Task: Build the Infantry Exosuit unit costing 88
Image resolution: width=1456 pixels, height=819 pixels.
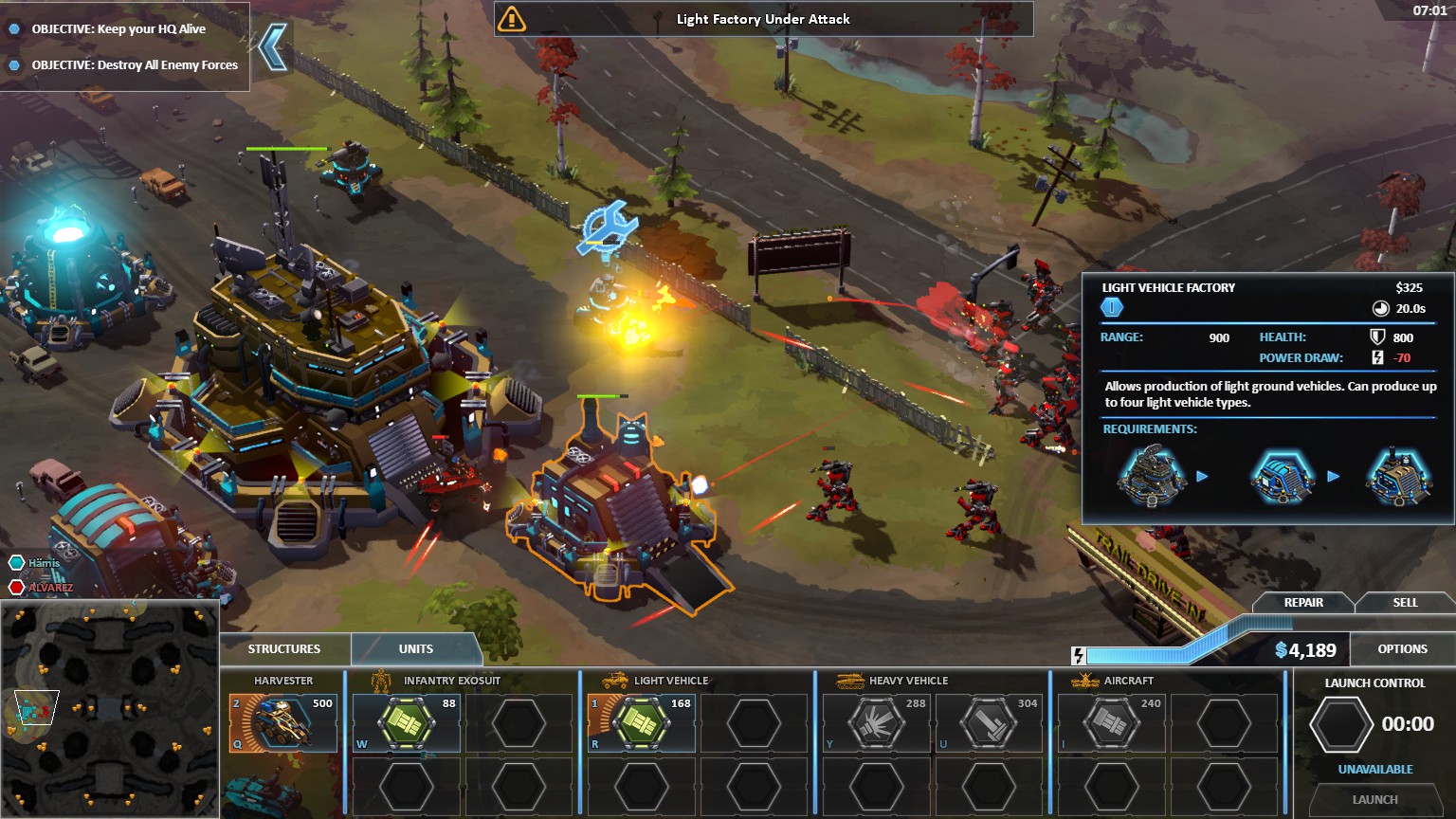Action: 406,724
